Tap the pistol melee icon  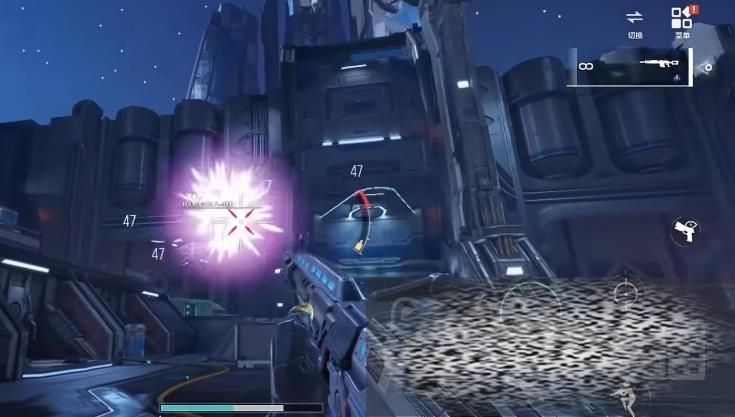[x=685, y=232]
